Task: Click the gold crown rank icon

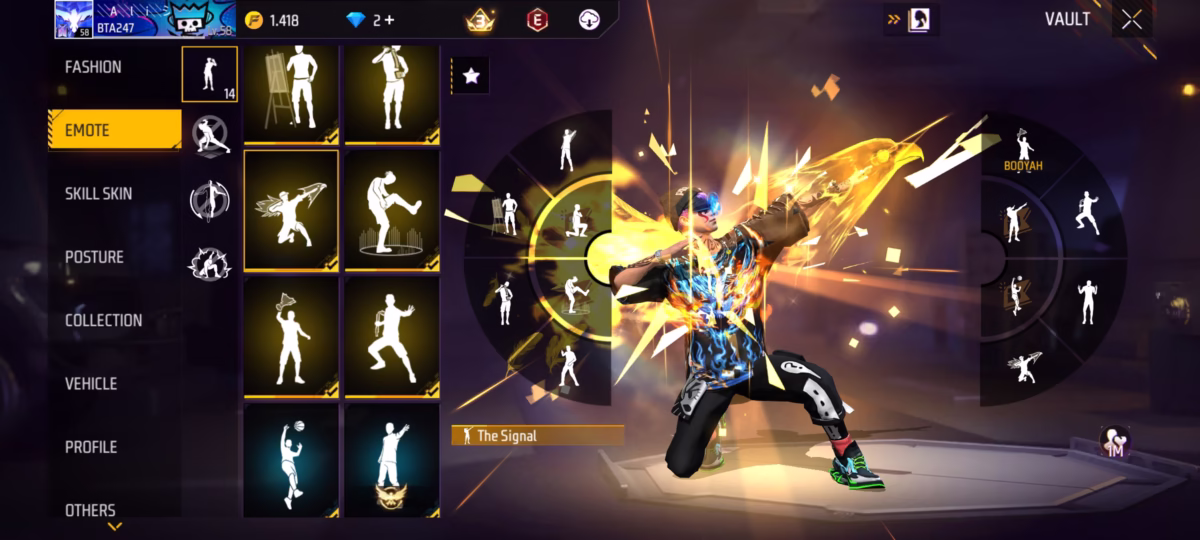Action: tap(480, 20)
